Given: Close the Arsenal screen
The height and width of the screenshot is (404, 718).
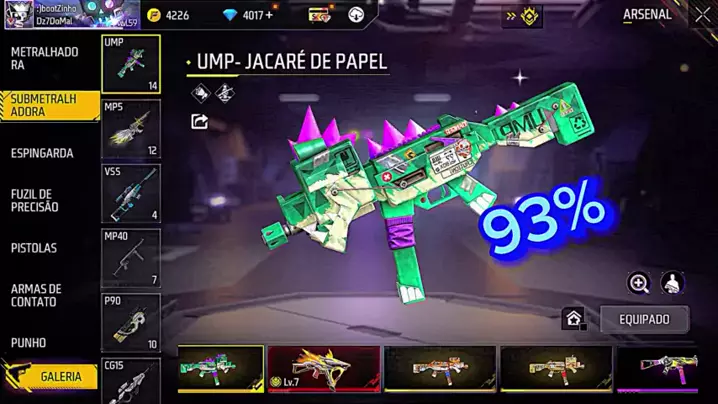Looking at the screenshot, I should coord(702,15).
